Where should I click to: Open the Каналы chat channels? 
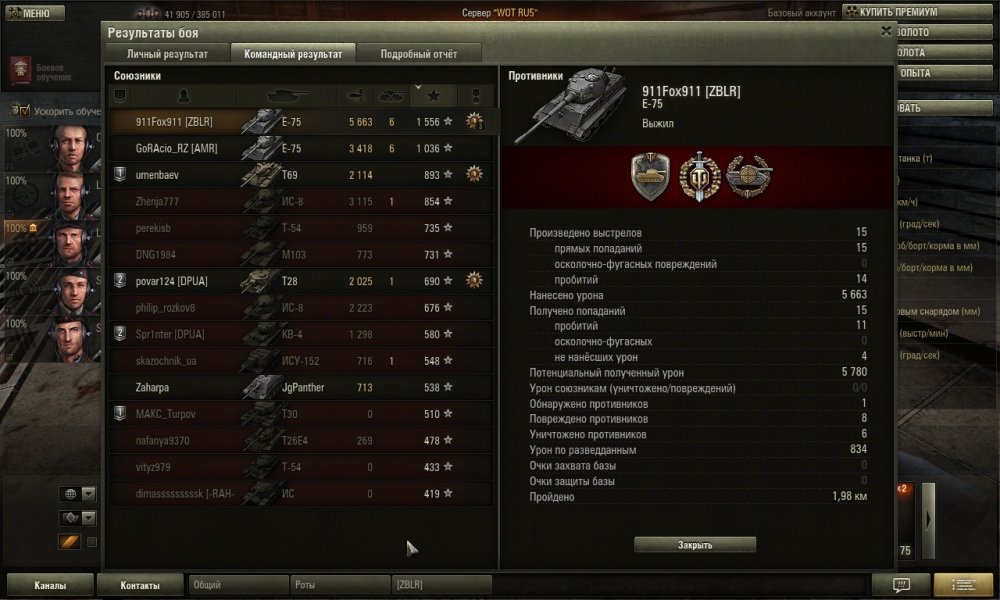click(50, 585)
